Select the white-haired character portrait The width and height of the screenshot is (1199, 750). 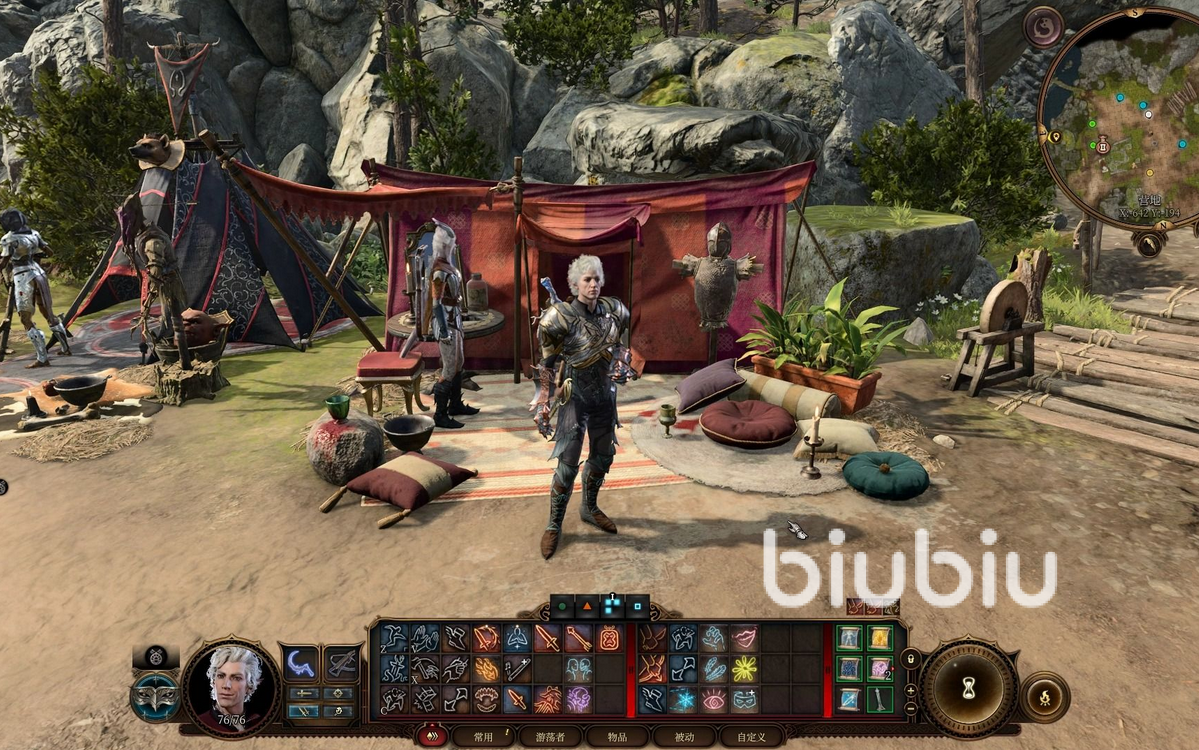tap(232, 686)
